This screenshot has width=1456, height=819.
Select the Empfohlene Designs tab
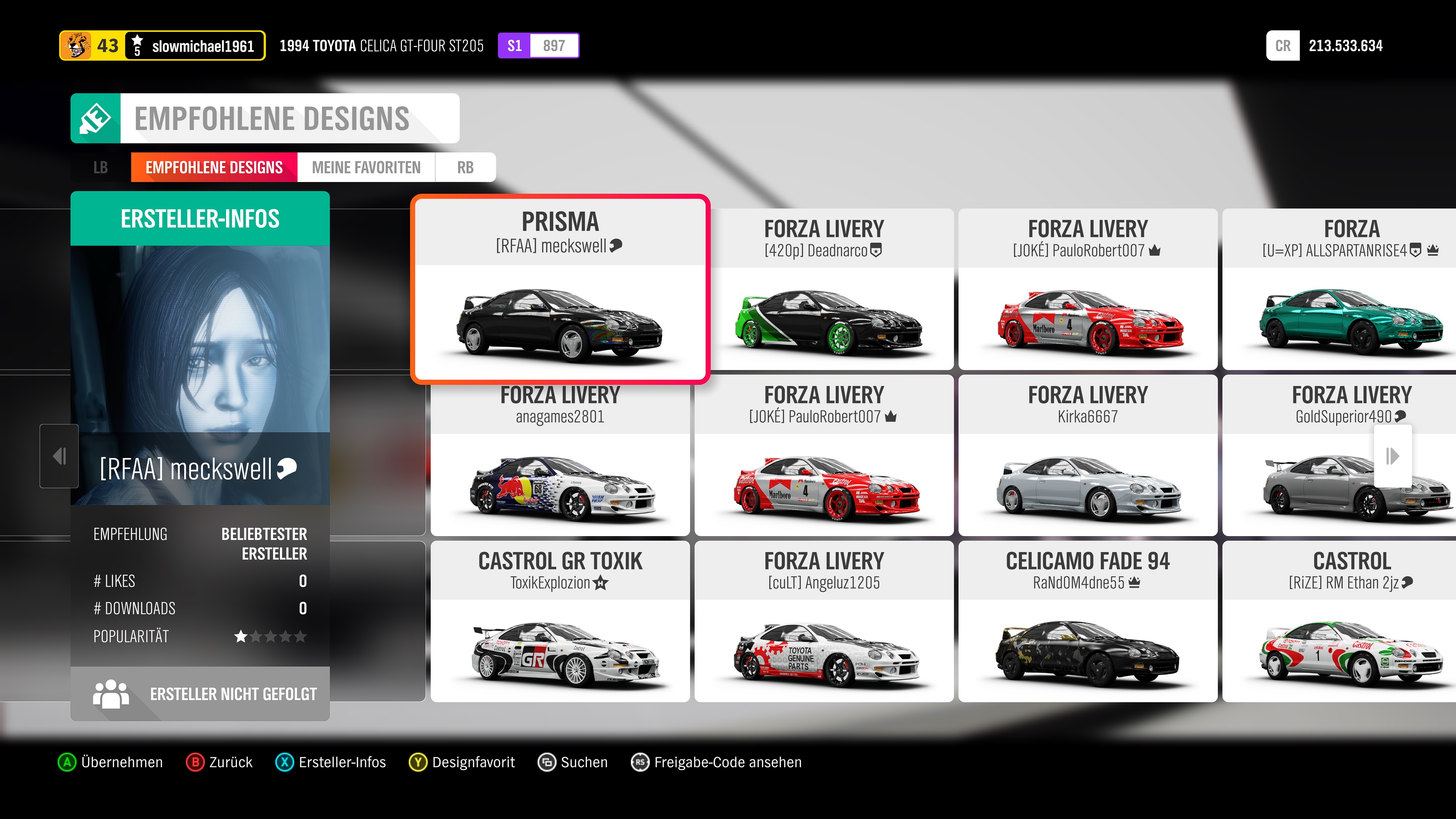[213, 167]
